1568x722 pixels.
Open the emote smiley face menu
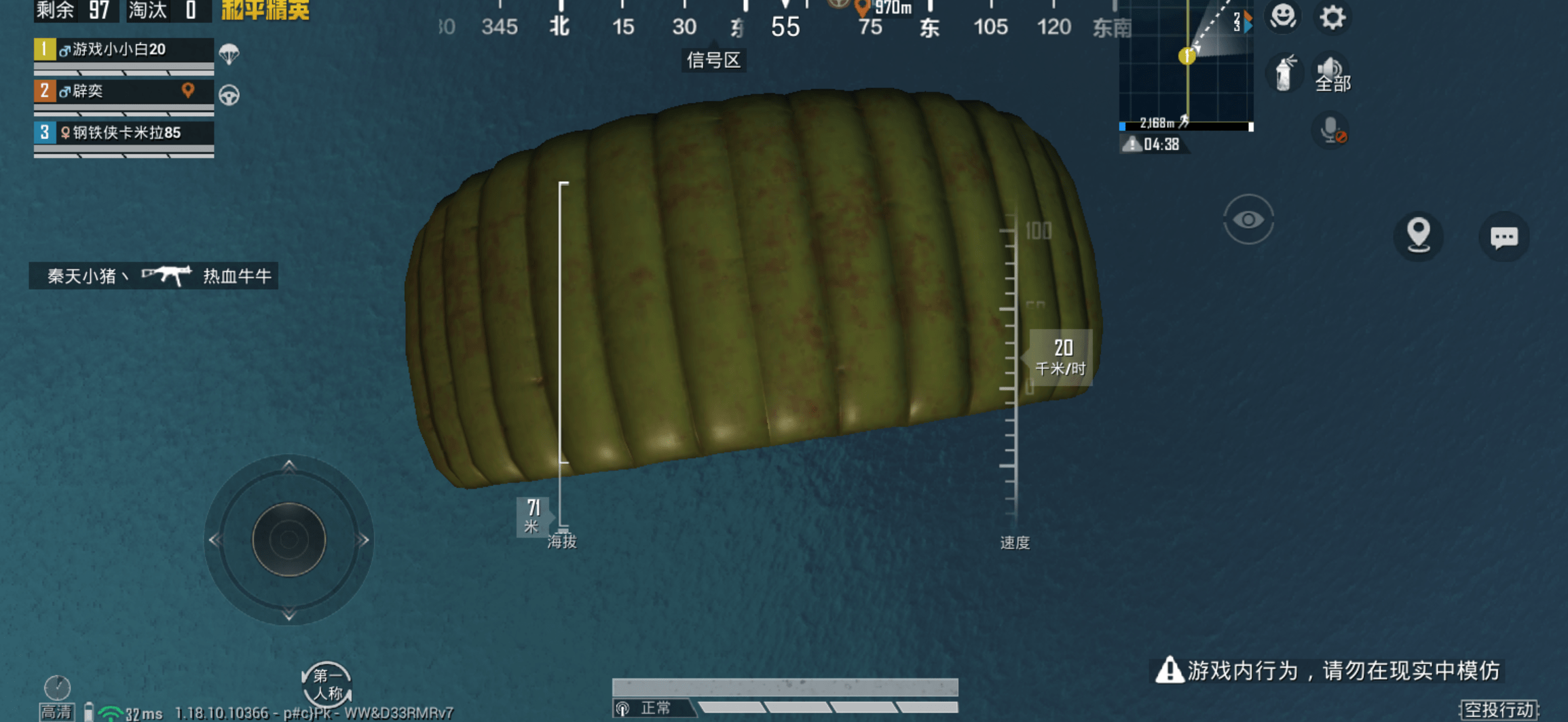click(1282, 16)
